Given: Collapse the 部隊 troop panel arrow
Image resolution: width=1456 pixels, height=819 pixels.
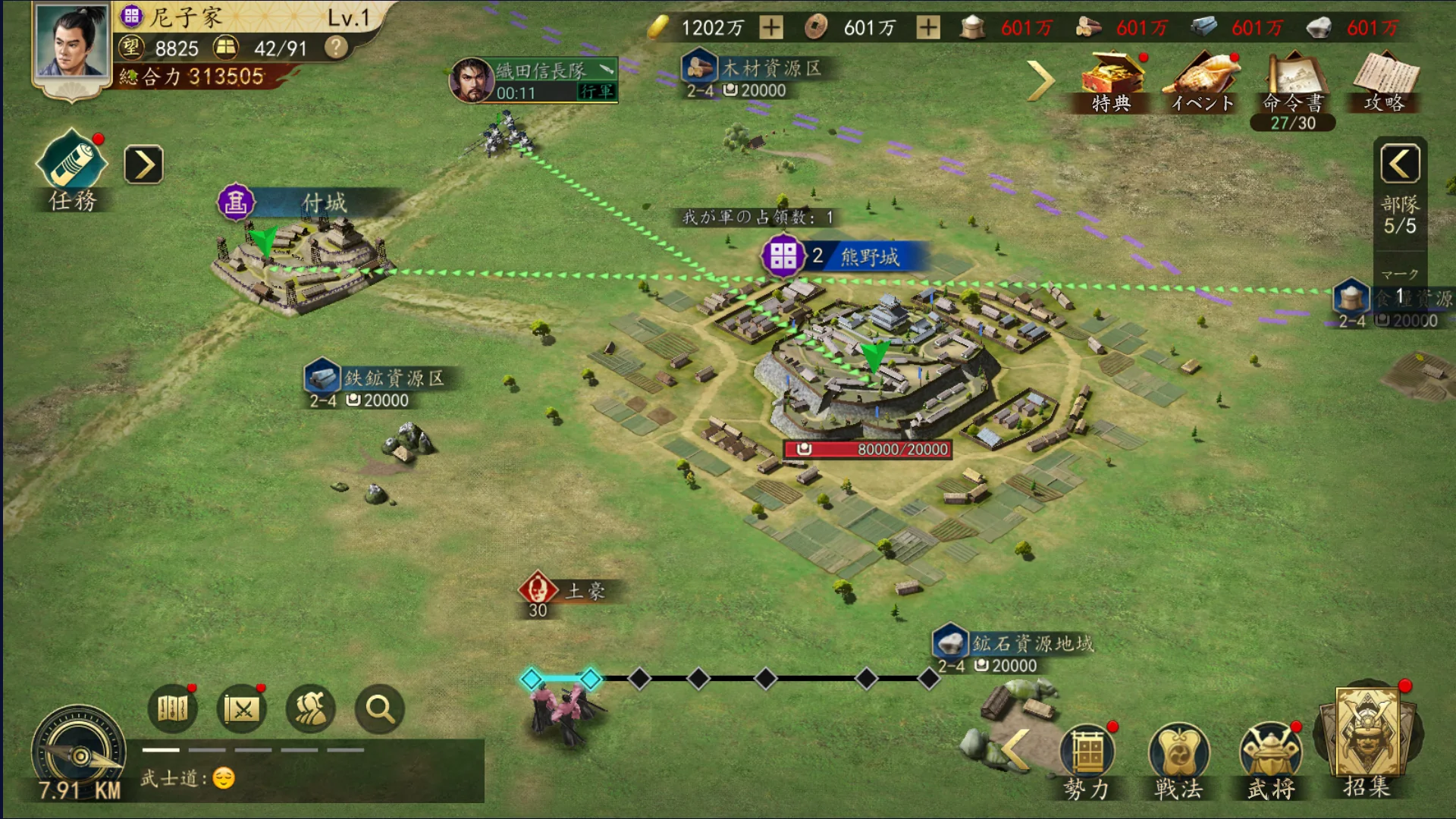Looking at the screenshot, I should pos(1400,163).
